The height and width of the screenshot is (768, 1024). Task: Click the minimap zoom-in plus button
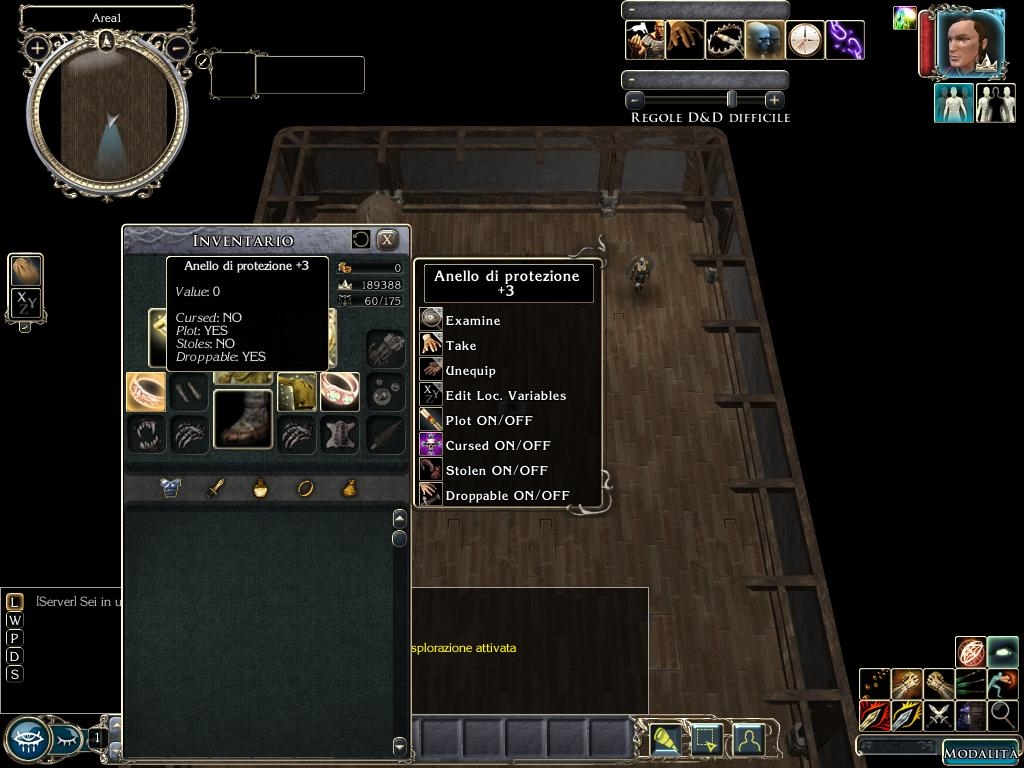coord(38,47)
